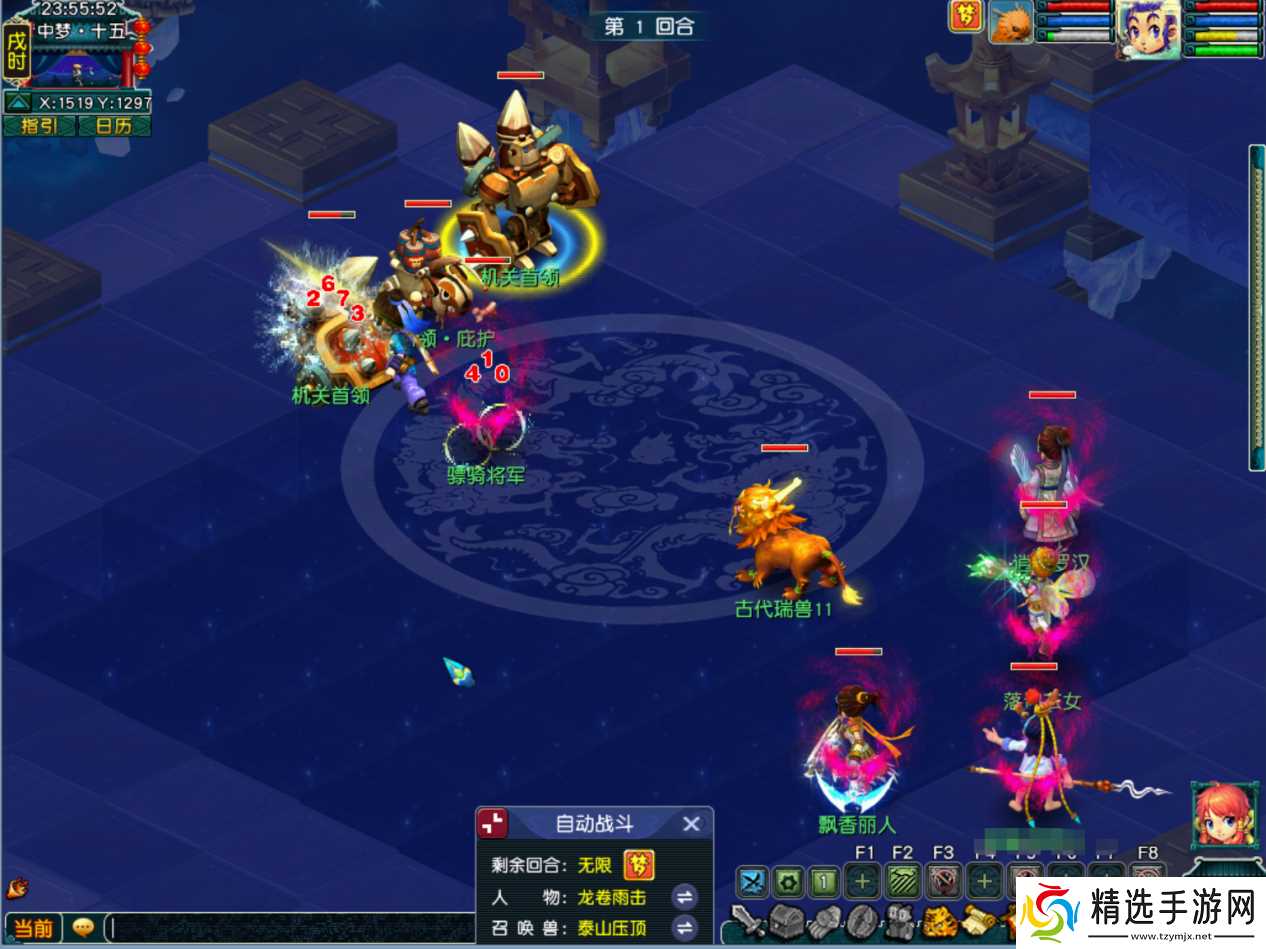
Task: Open the purple-haired character portrait
Action: click(1148, 26)
